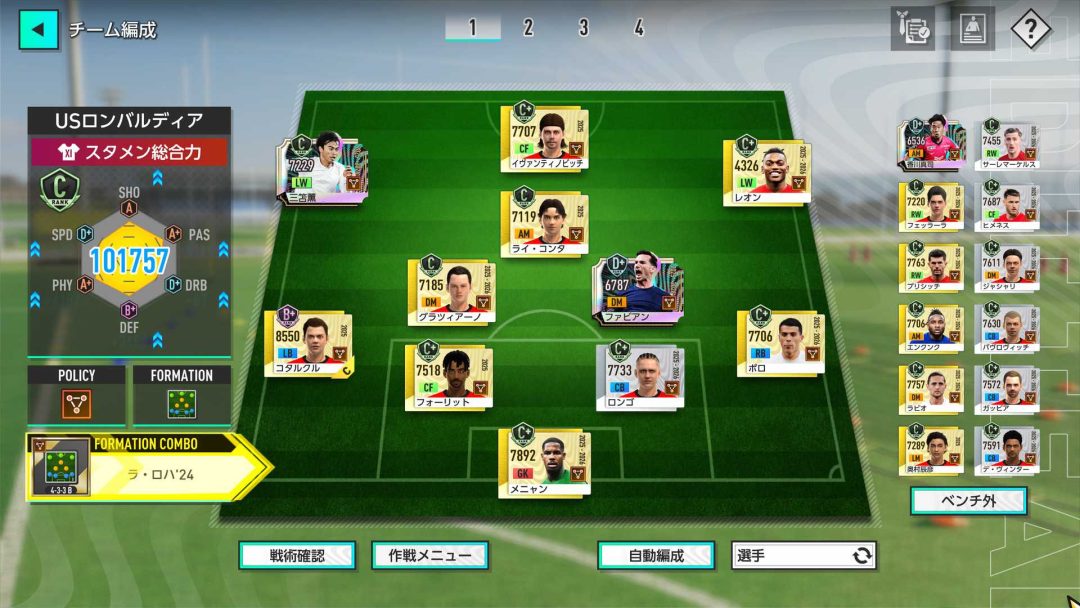Select goalkeeper メニャン card
The image size is (1080, 608).
[545, 461]
